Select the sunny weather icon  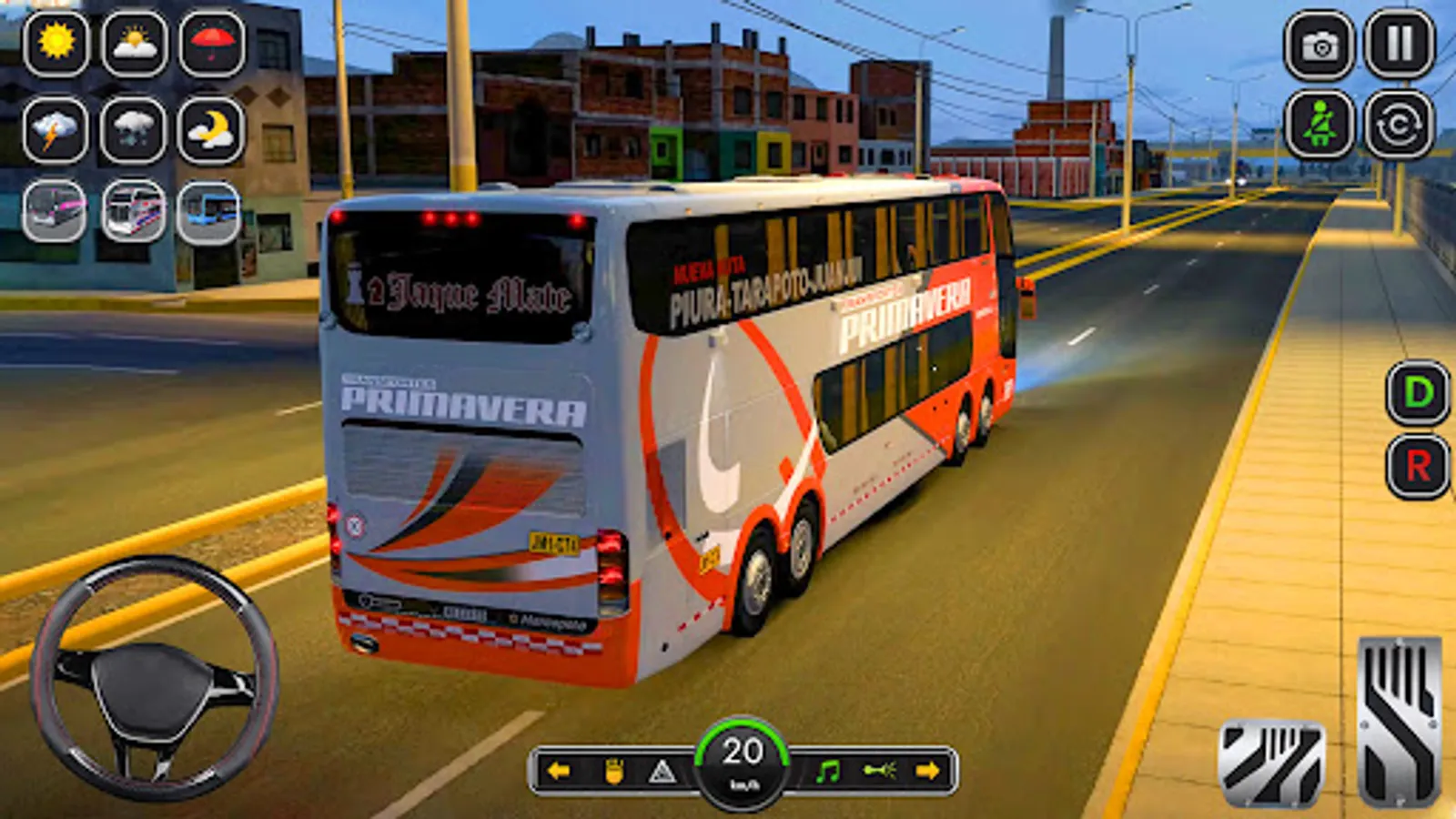56,44
